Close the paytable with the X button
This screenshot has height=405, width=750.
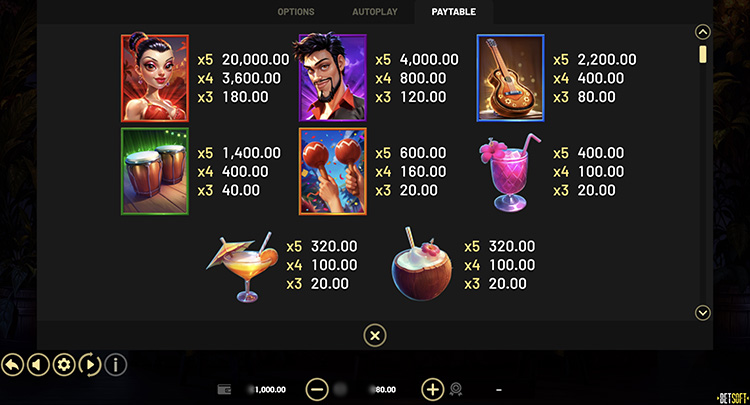(x=374, y=335)
